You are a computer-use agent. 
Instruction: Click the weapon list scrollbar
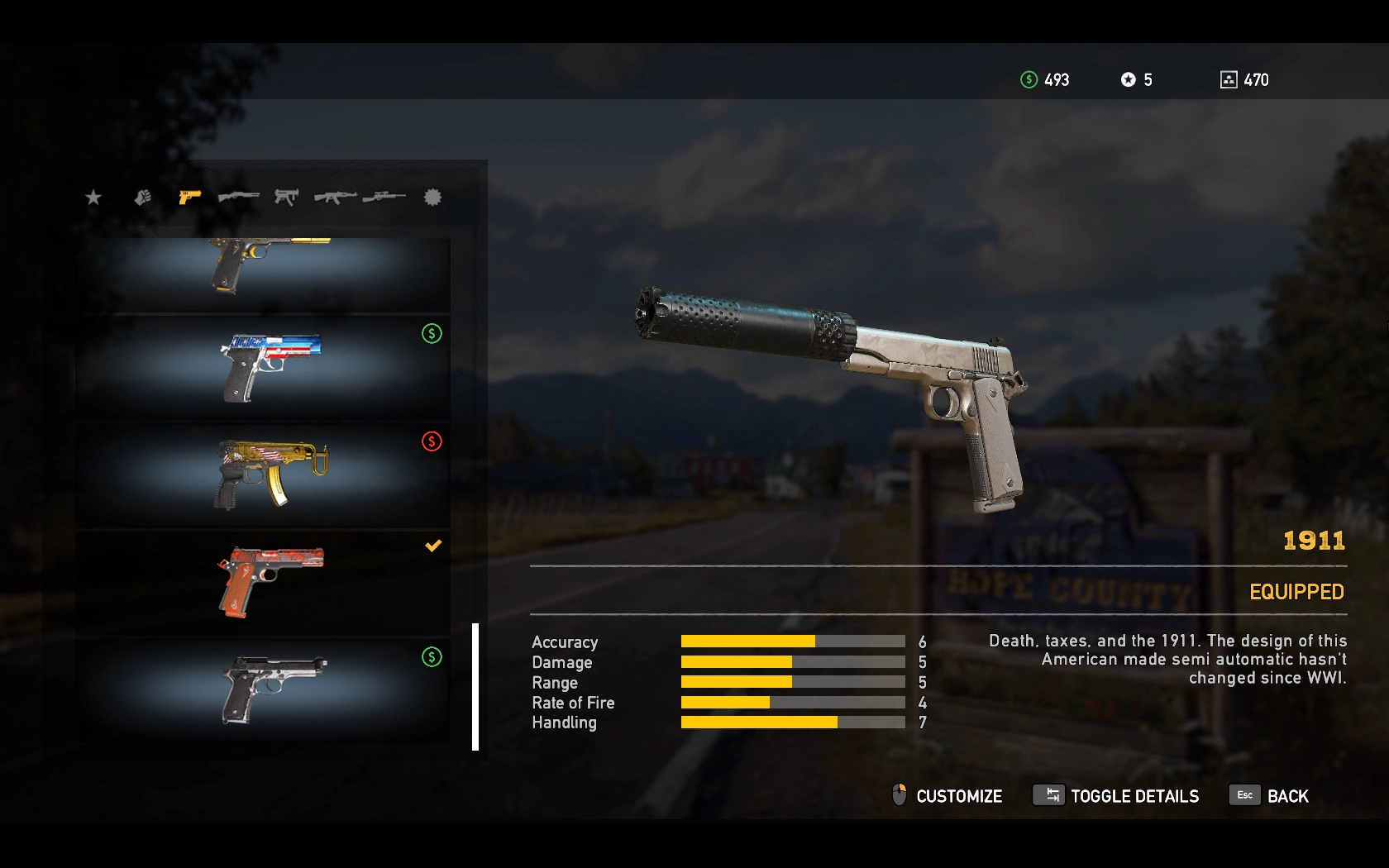tap(475, 686)
